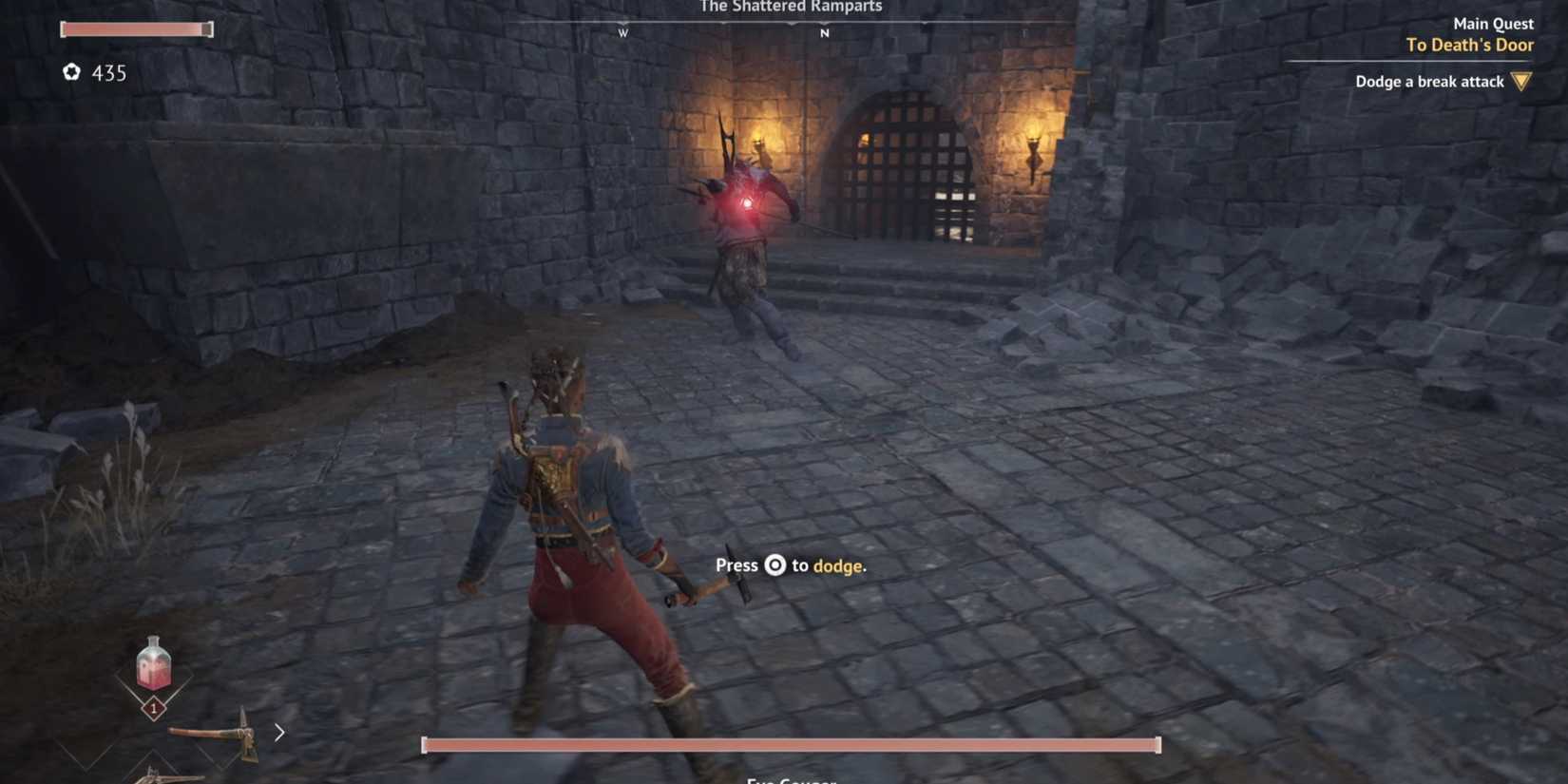The height and width of the screenshot is (784, 1568).
Task: Click the potion count badge showing 1
Action: pos(153,709)
